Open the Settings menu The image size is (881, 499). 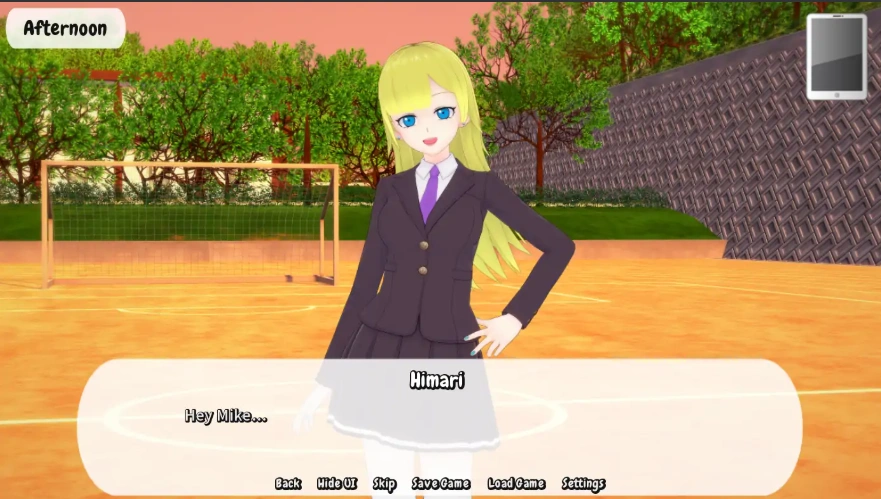(x=583, y=484)
